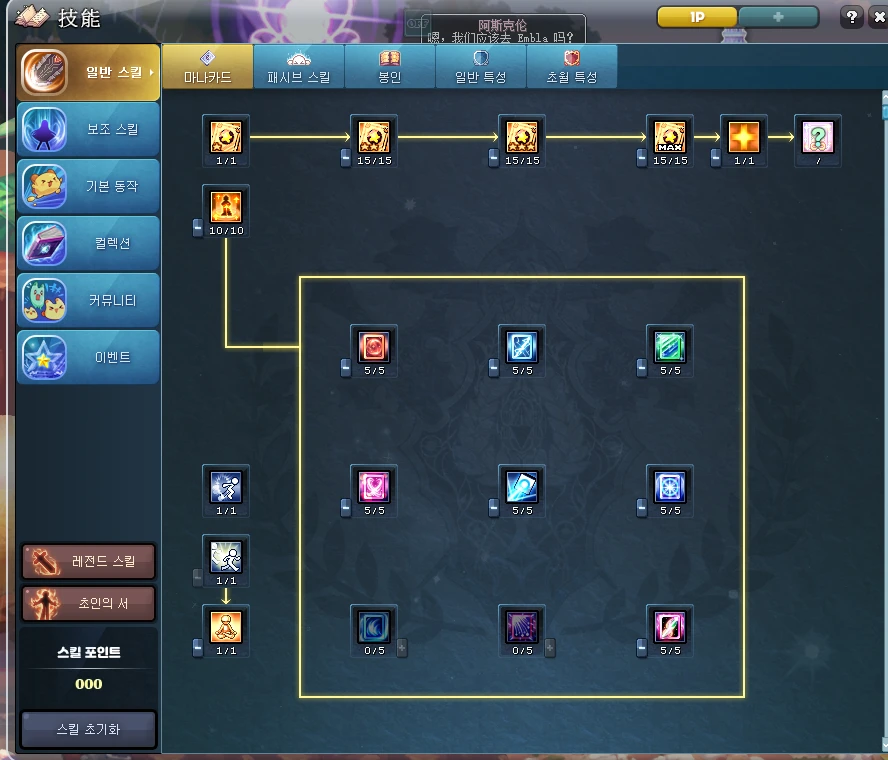Open the 일반 스킬 menu category
Viewport: 888px width, 760px height.
tap(88, 72)
